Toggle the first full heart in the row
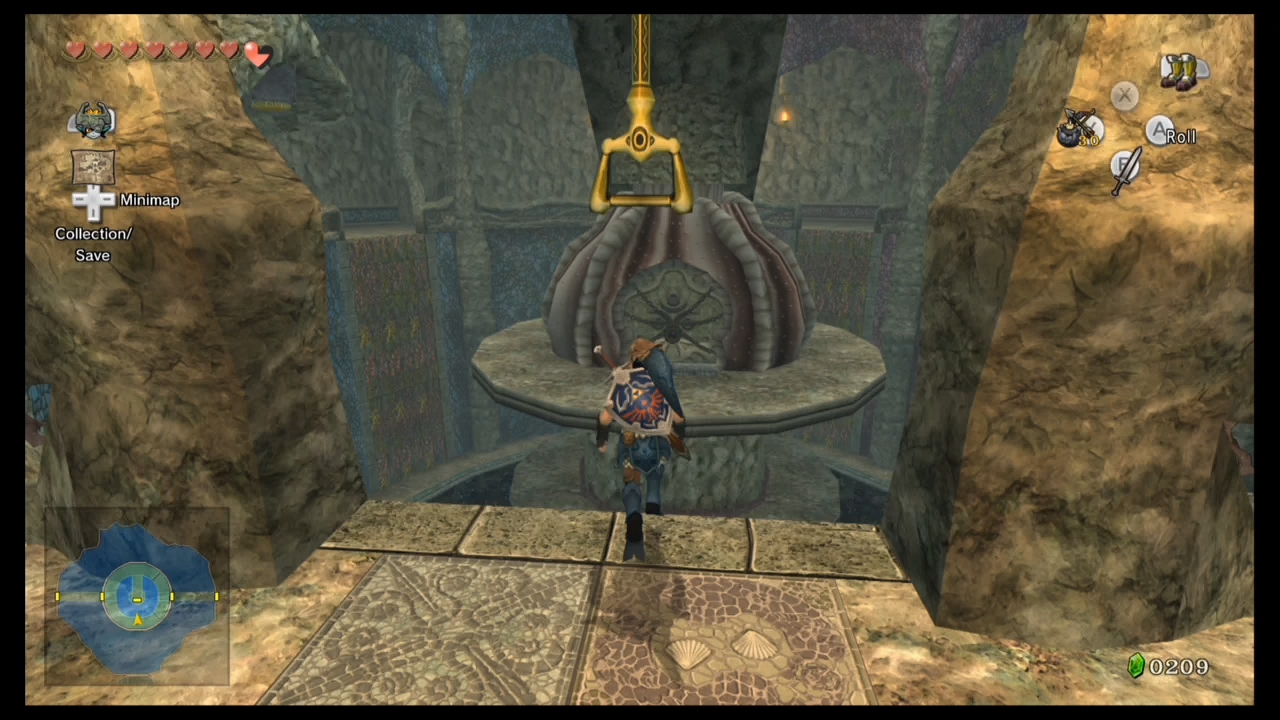 click(x=77, y=50)
